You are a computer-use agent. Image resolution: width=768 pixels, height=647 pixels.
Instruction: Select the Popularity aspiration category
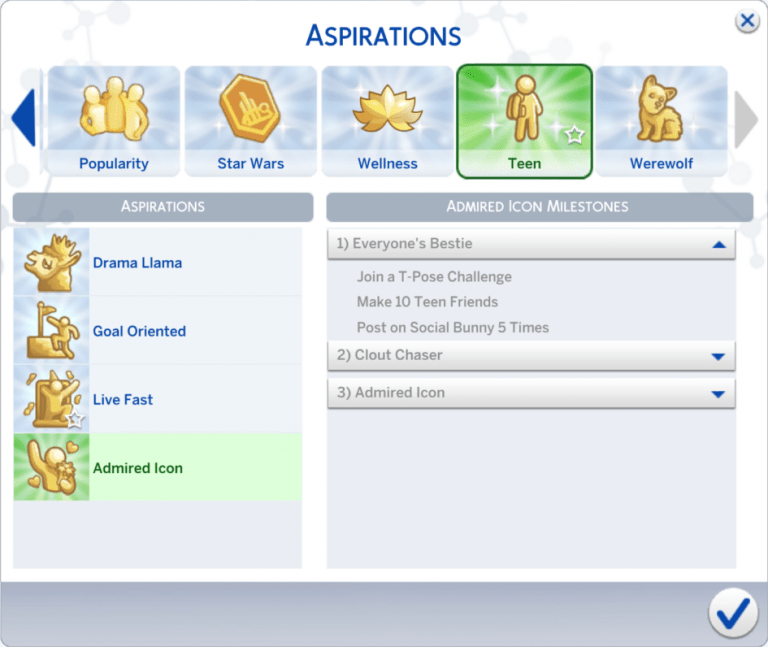113,121
